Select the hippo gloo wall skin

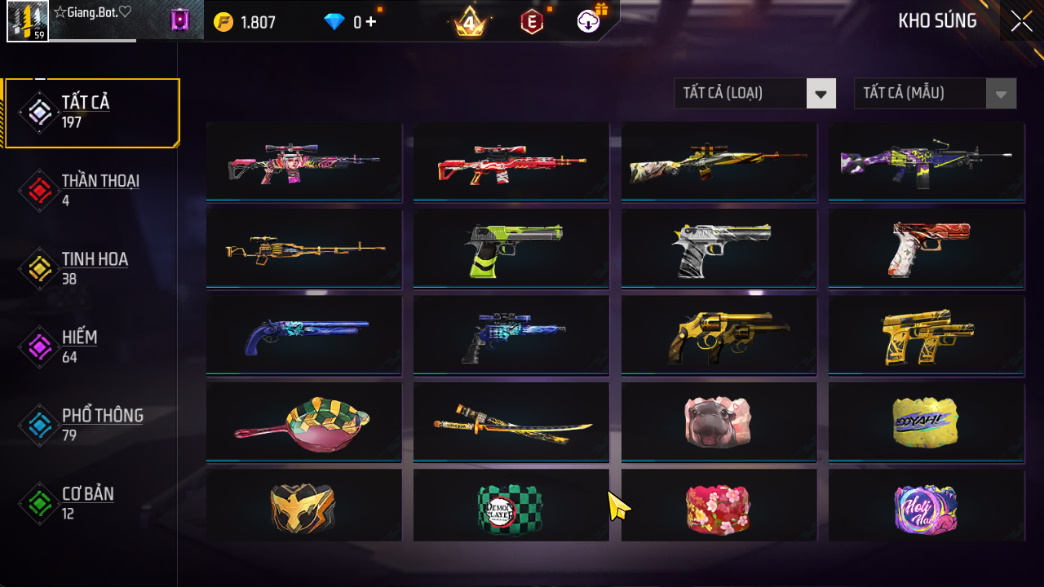pos(718,420)
